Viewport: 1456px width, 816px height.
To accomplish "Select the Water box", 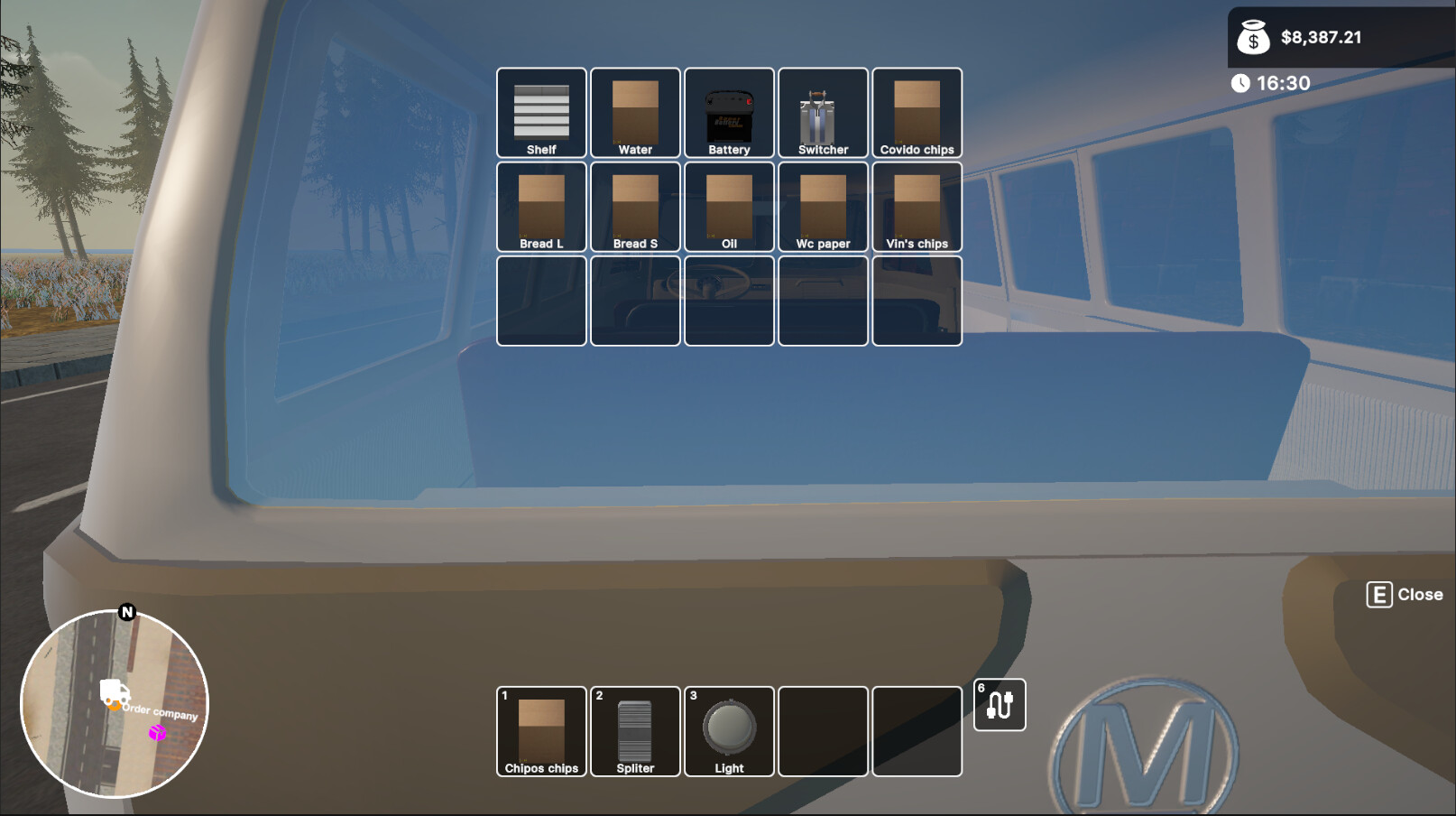I will 635,113.
